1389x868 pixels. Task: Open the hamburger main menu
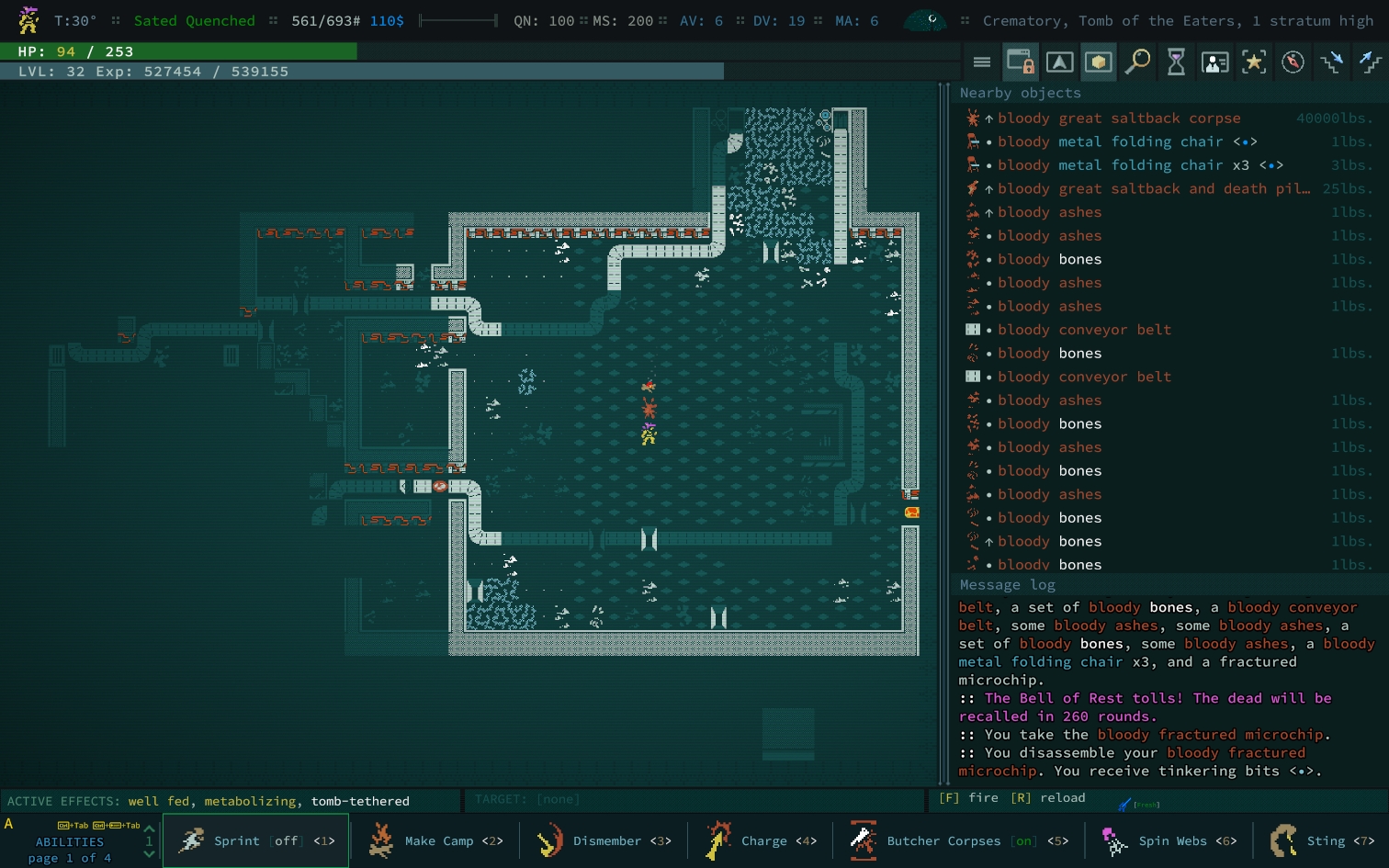982,62
